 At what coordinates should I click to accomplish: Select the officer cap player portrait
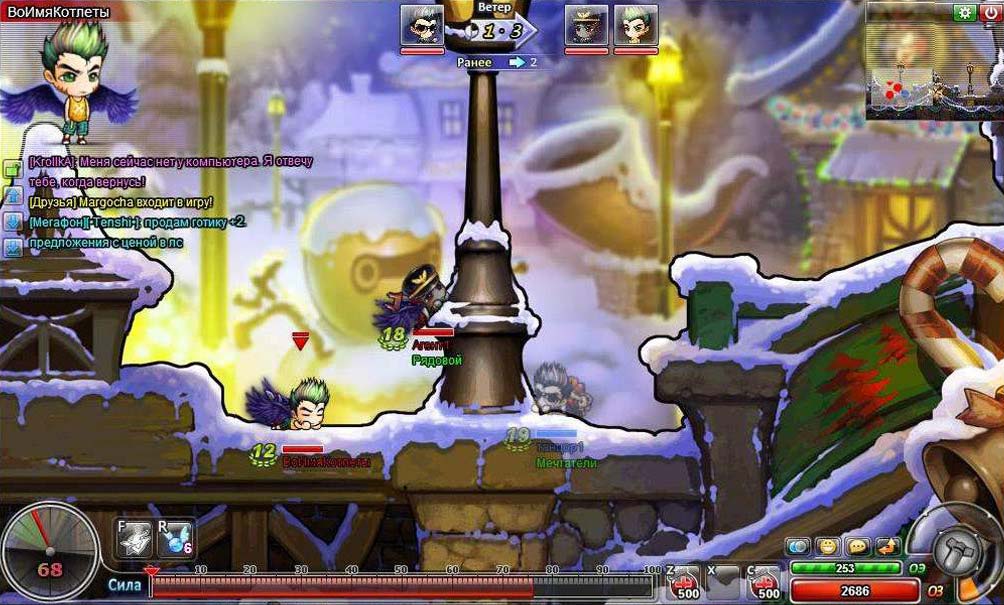pos(586,26)
